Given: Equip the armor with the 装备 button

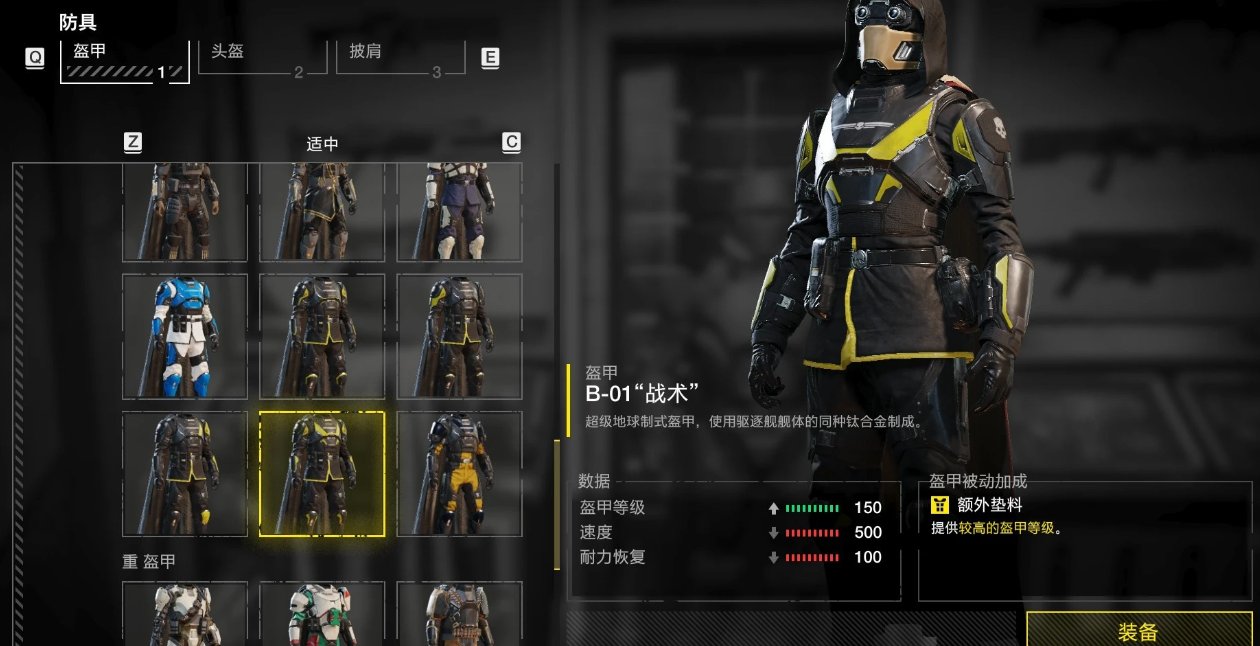Looking at the screenshot, I should pos(1137,630).
